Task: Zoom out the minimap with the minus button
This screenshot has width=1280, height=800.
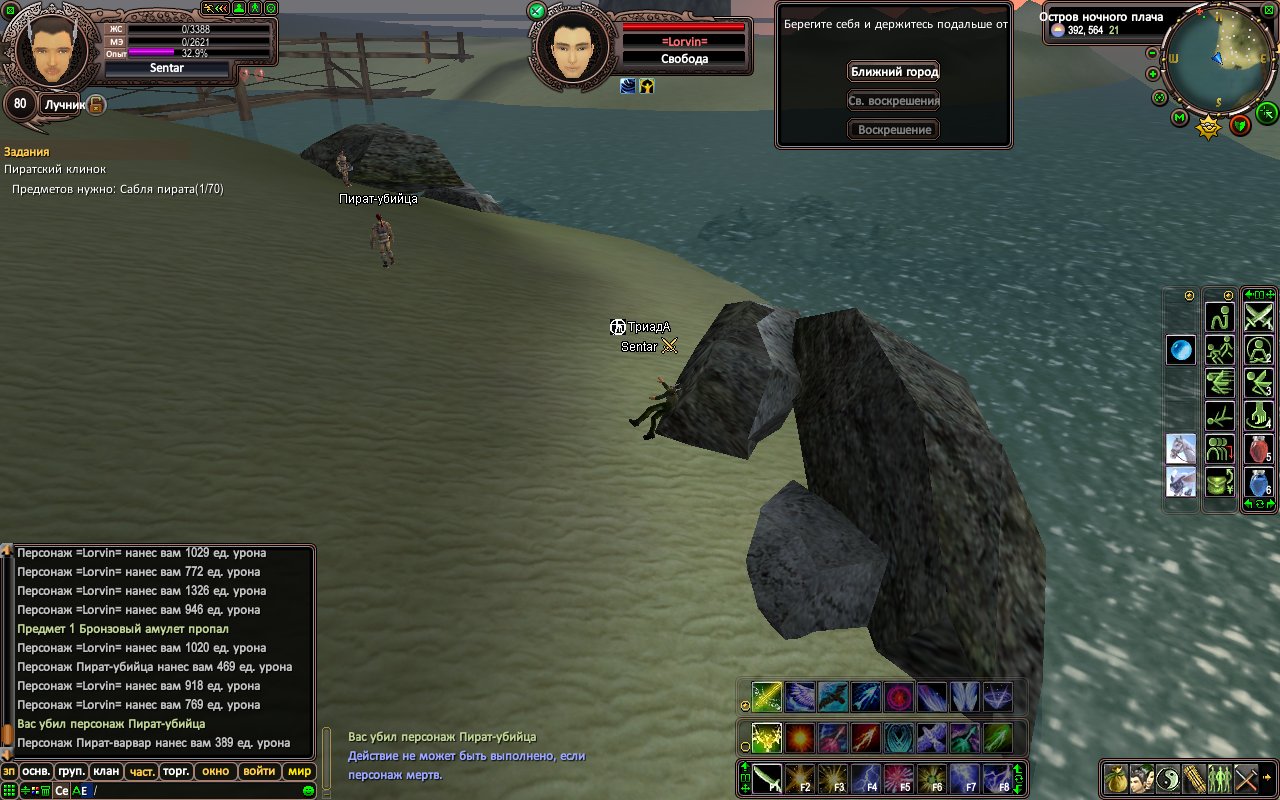Action: coord(1152,53)
